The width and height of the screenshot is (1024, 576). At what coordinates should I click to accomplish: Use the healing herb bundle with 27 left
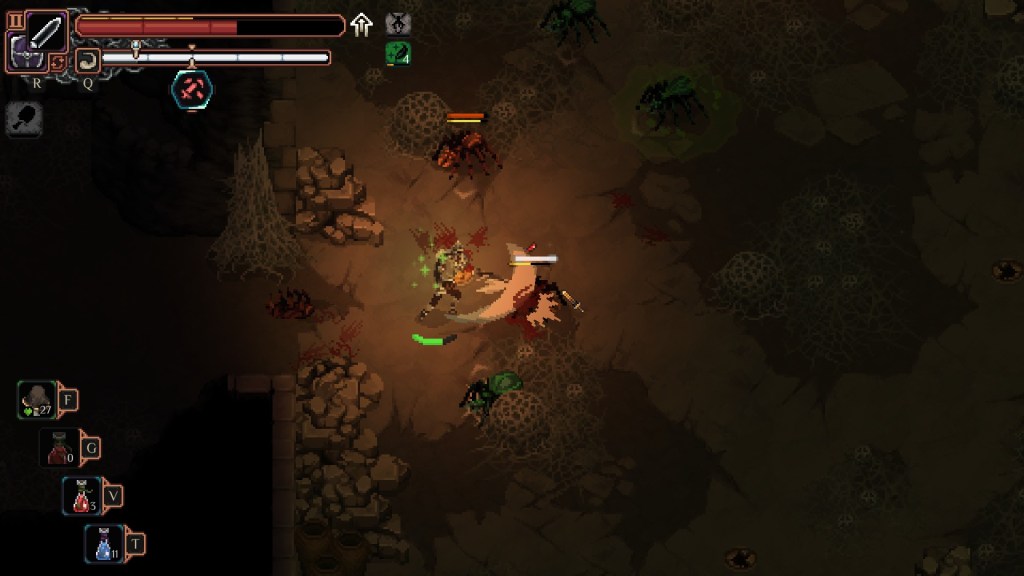(x=37, y=401)
